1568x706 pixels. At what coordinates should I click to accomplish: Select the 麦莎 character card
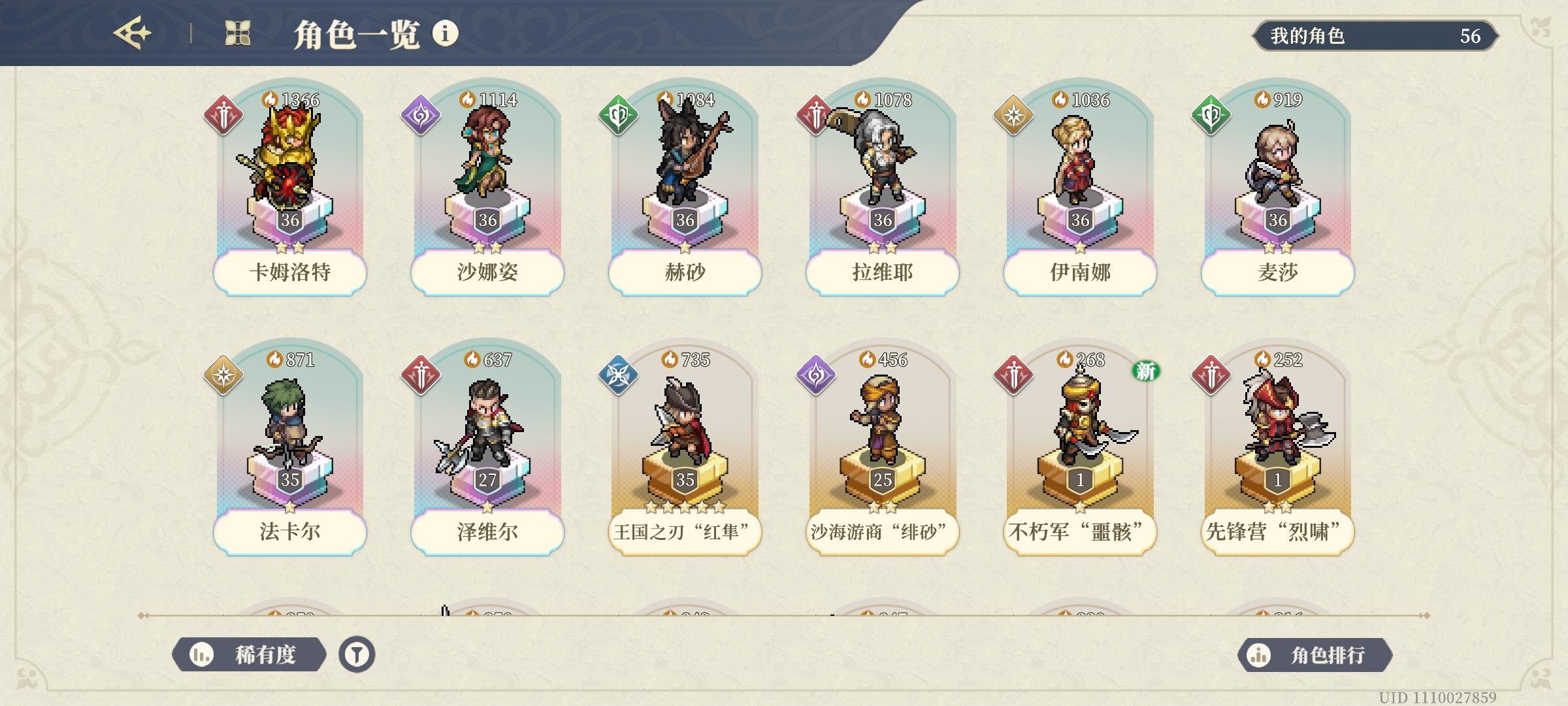tap(1276, 190)
